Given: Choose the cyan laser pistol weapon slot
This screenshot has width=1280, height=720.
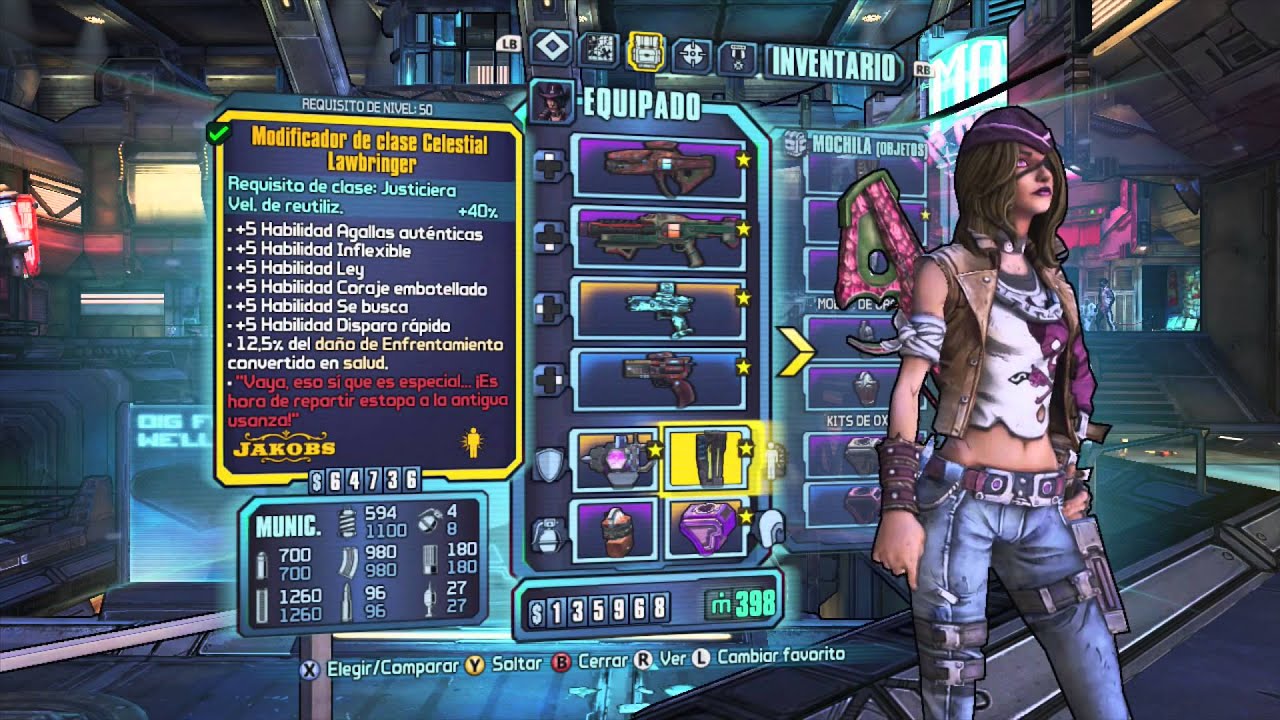Looking at the screenshot, I should 658,307.
